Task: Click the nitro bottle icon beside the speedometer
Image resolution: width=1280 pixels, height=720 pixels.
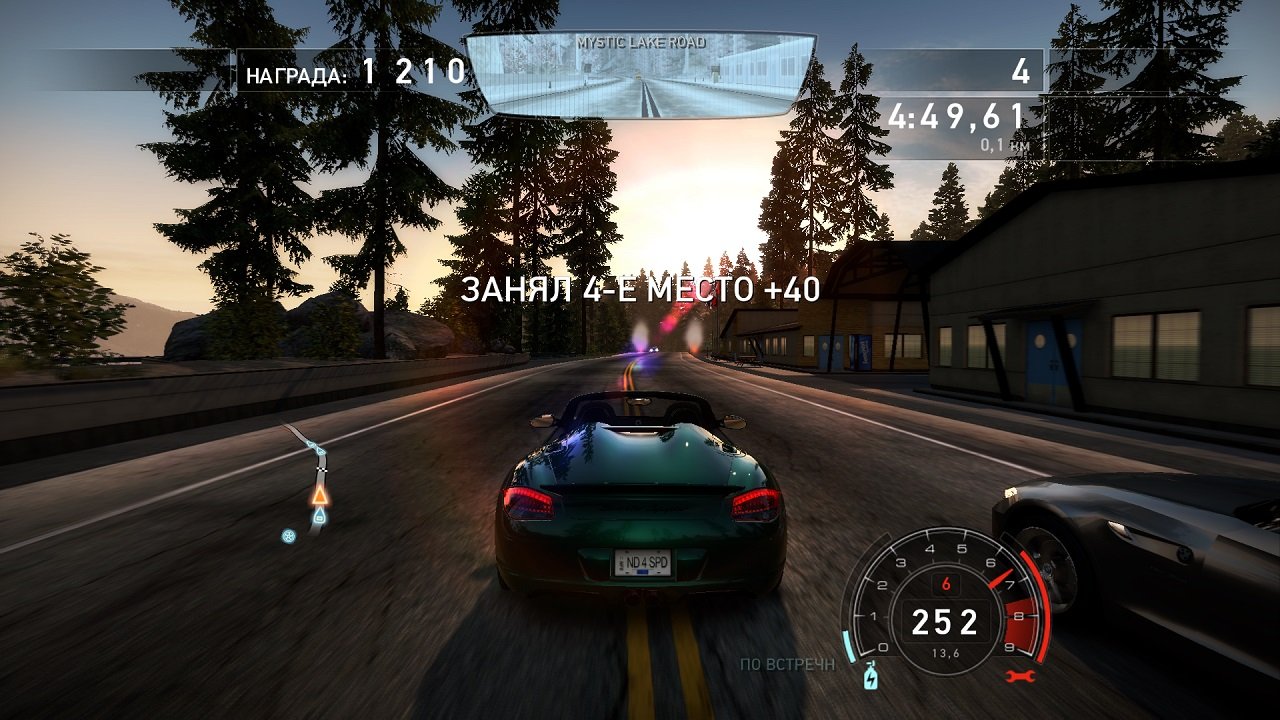Action: coord(871,676)
